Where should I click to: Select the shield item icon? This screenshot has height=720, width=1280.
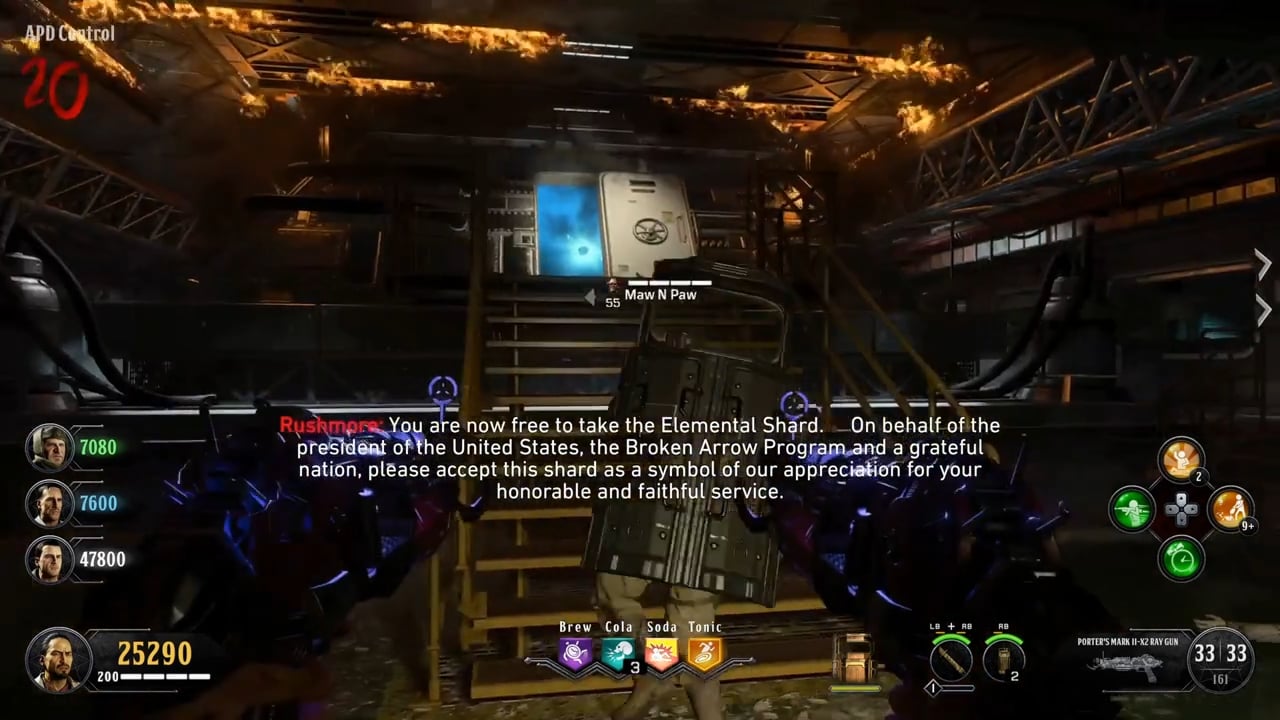[853, 660]
